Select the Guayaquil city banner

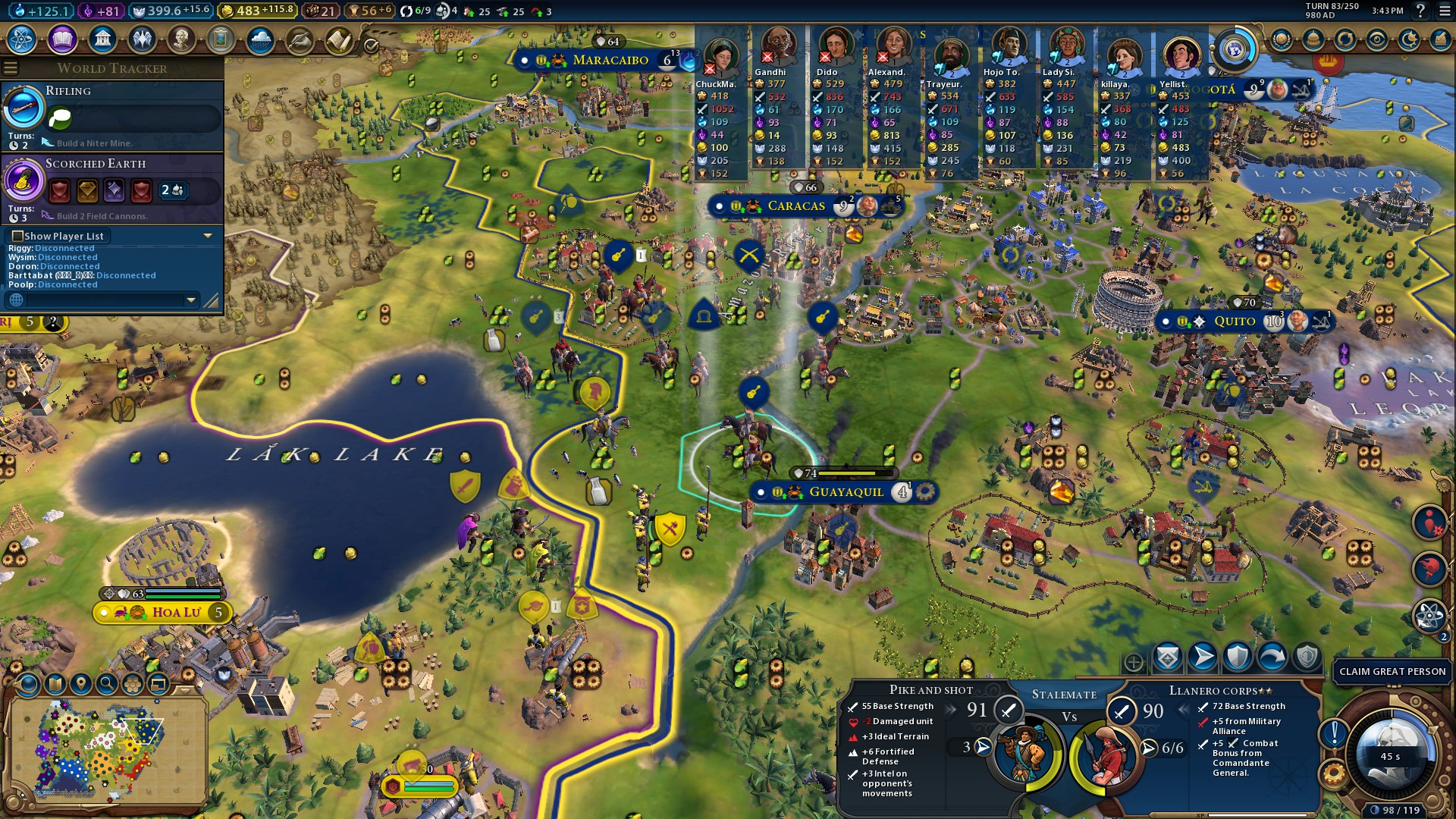pos(845,492)
